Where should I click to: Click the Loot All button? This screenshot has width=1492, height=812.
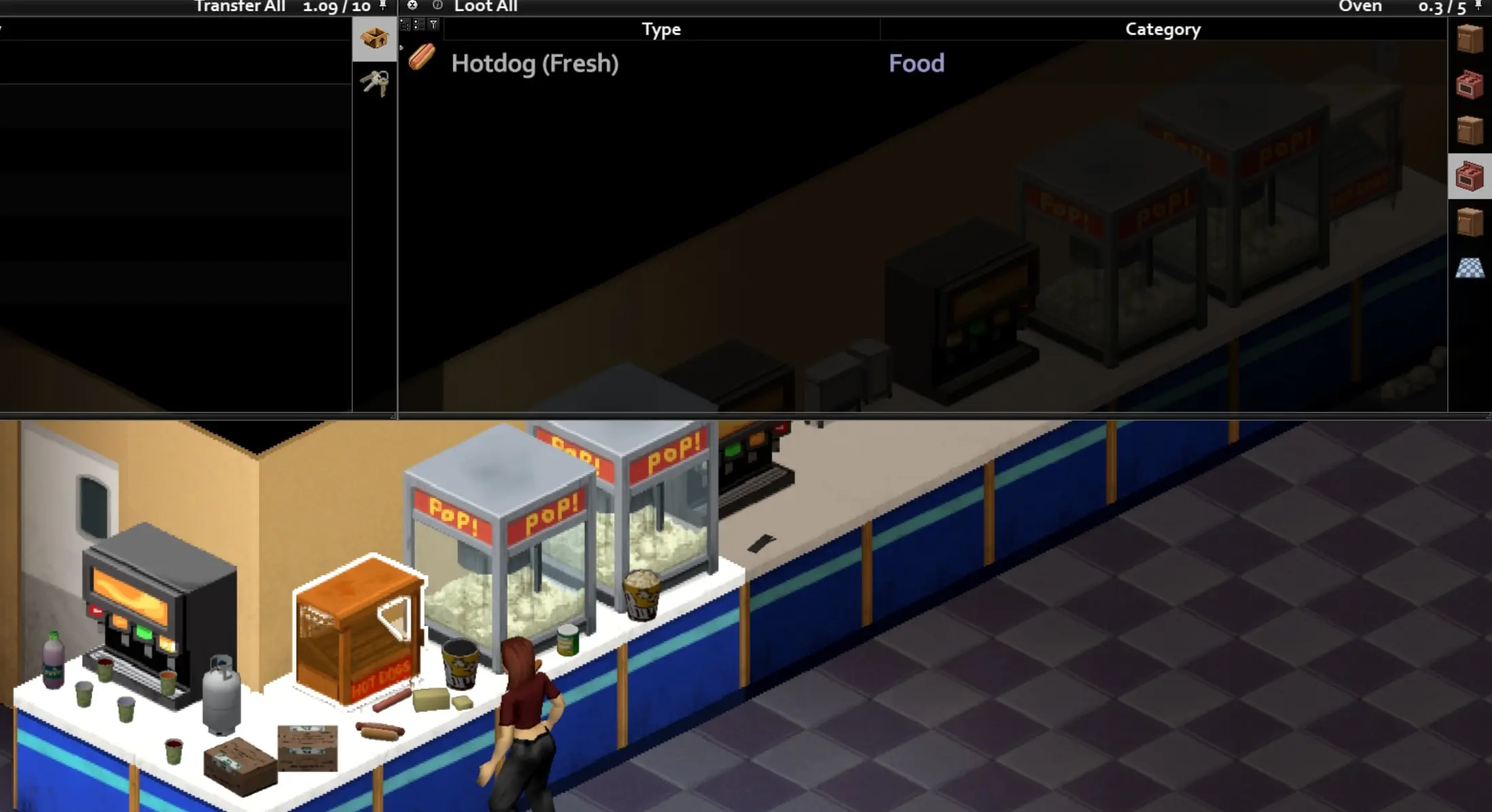point(486,7)
